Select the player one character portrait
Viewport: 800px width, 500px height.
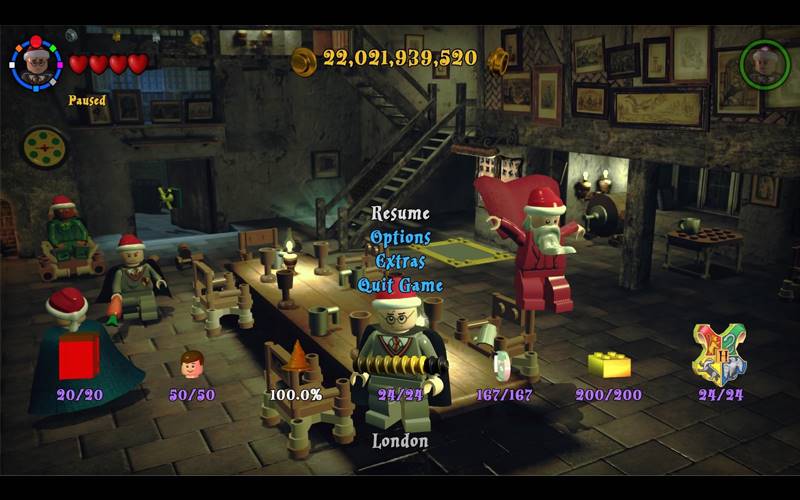point(36,62)
